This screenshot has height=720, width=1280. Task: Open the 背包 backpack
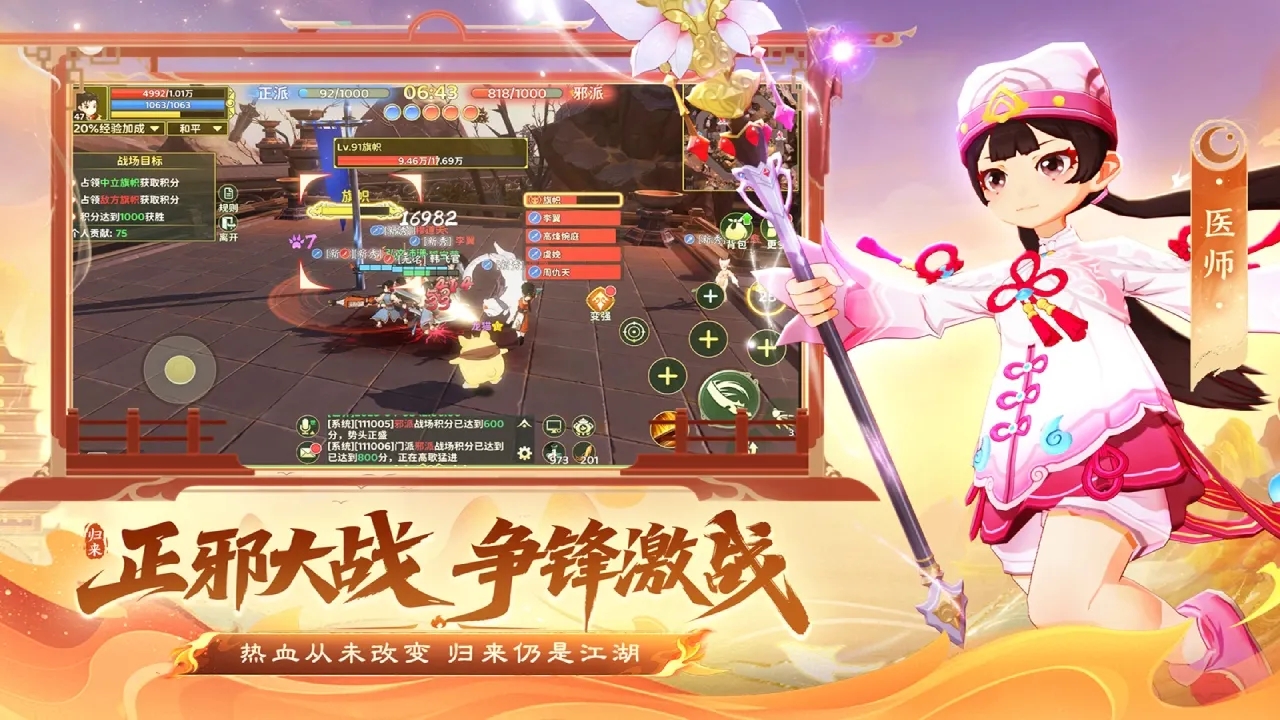point(734,227)
